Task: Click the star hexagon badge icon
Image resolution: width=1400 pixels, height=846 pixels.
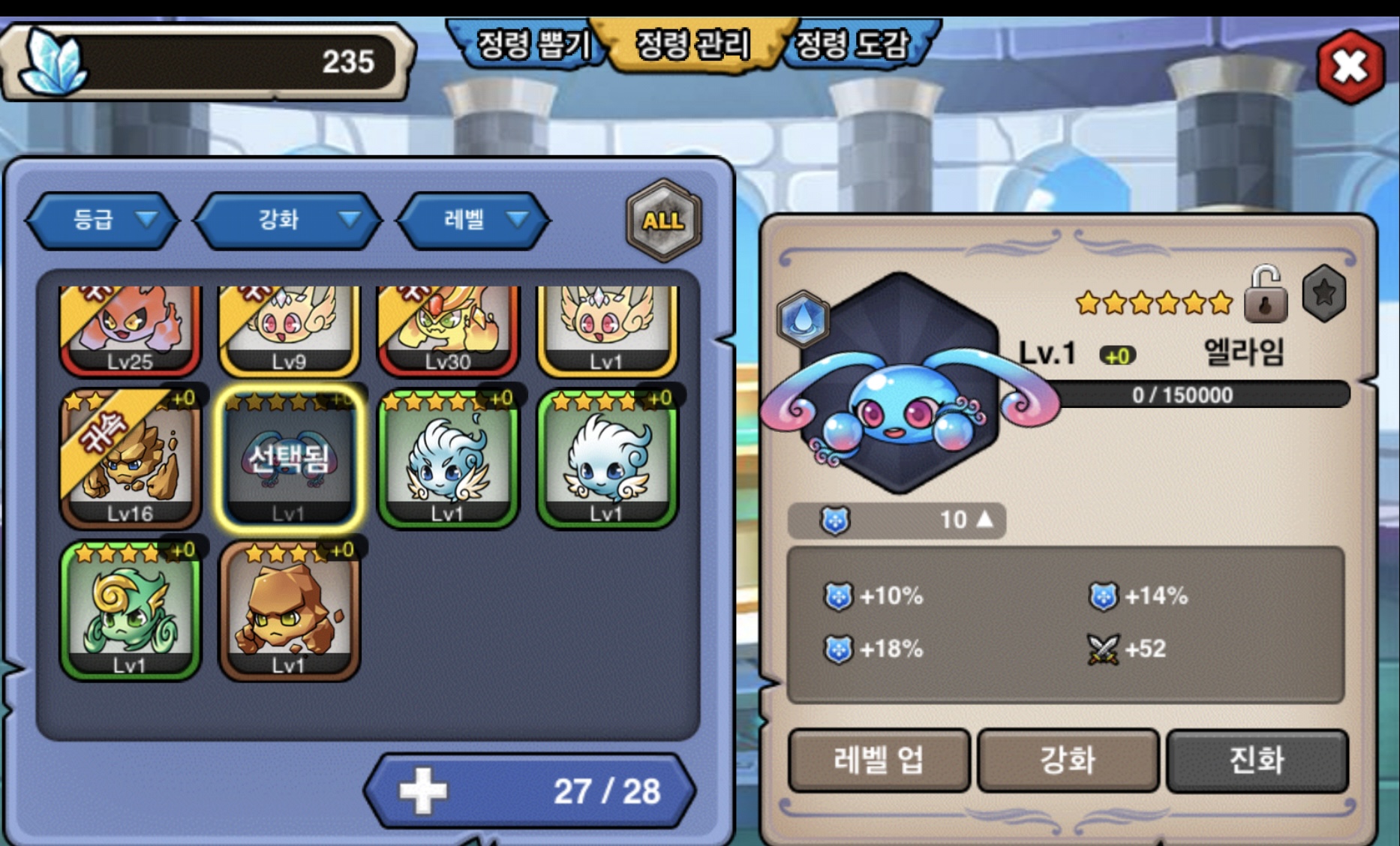Action: (x=1323, y=293)
